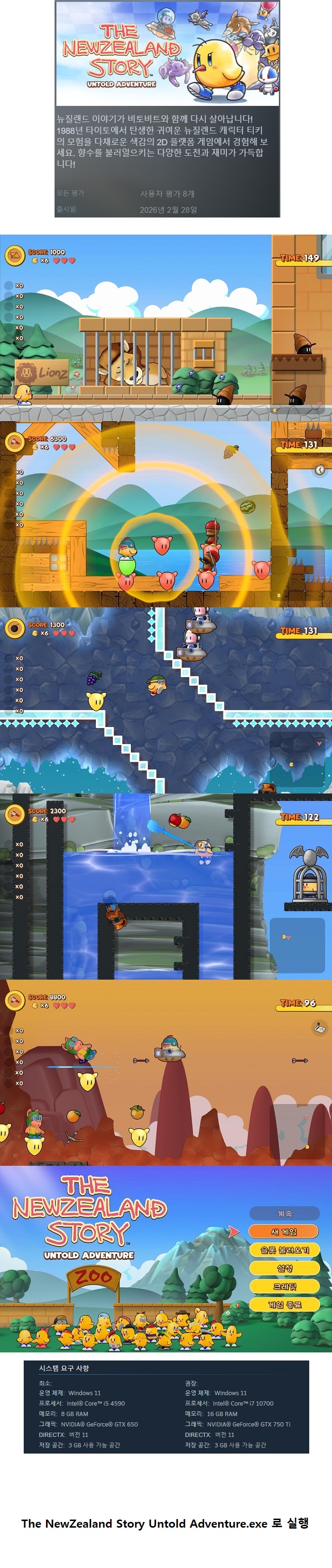Click 게임 종료 to quit the game
The width and height of the screenshot is (332, 1568).
[x=284, y=1304]
